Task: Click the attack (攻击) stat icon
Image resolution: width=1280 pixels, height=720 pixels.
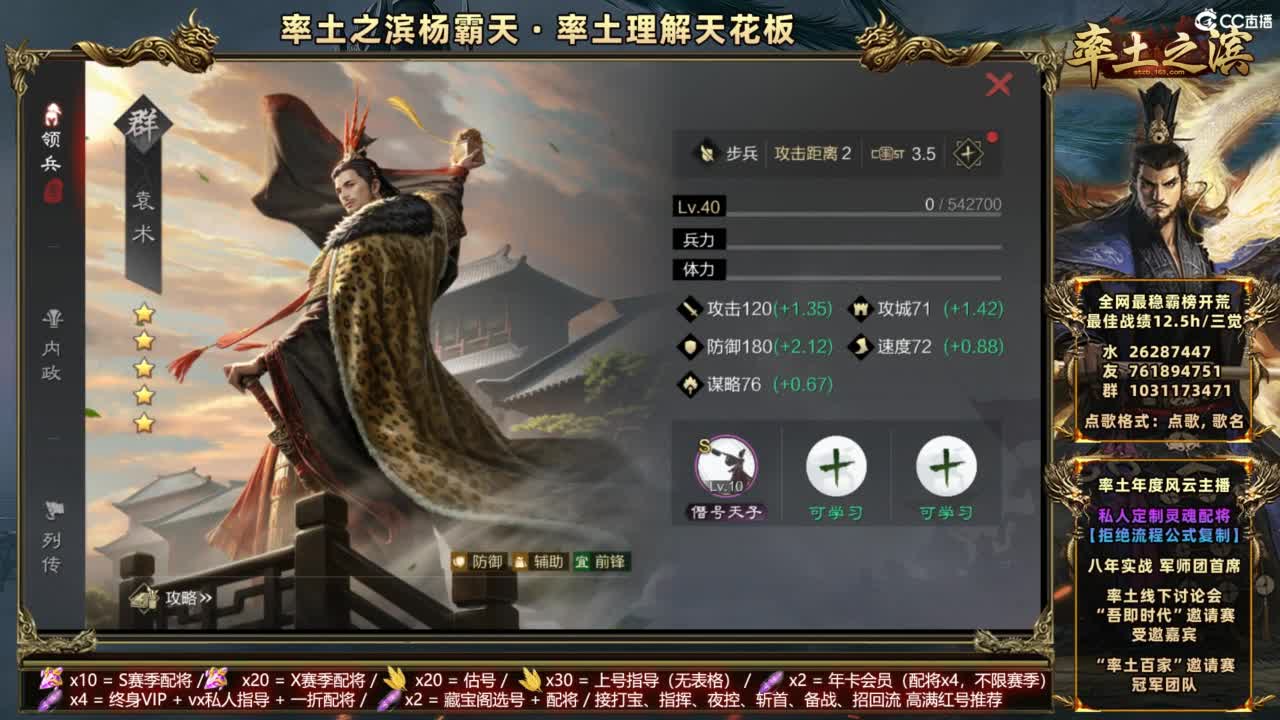Action: (691, 310)
